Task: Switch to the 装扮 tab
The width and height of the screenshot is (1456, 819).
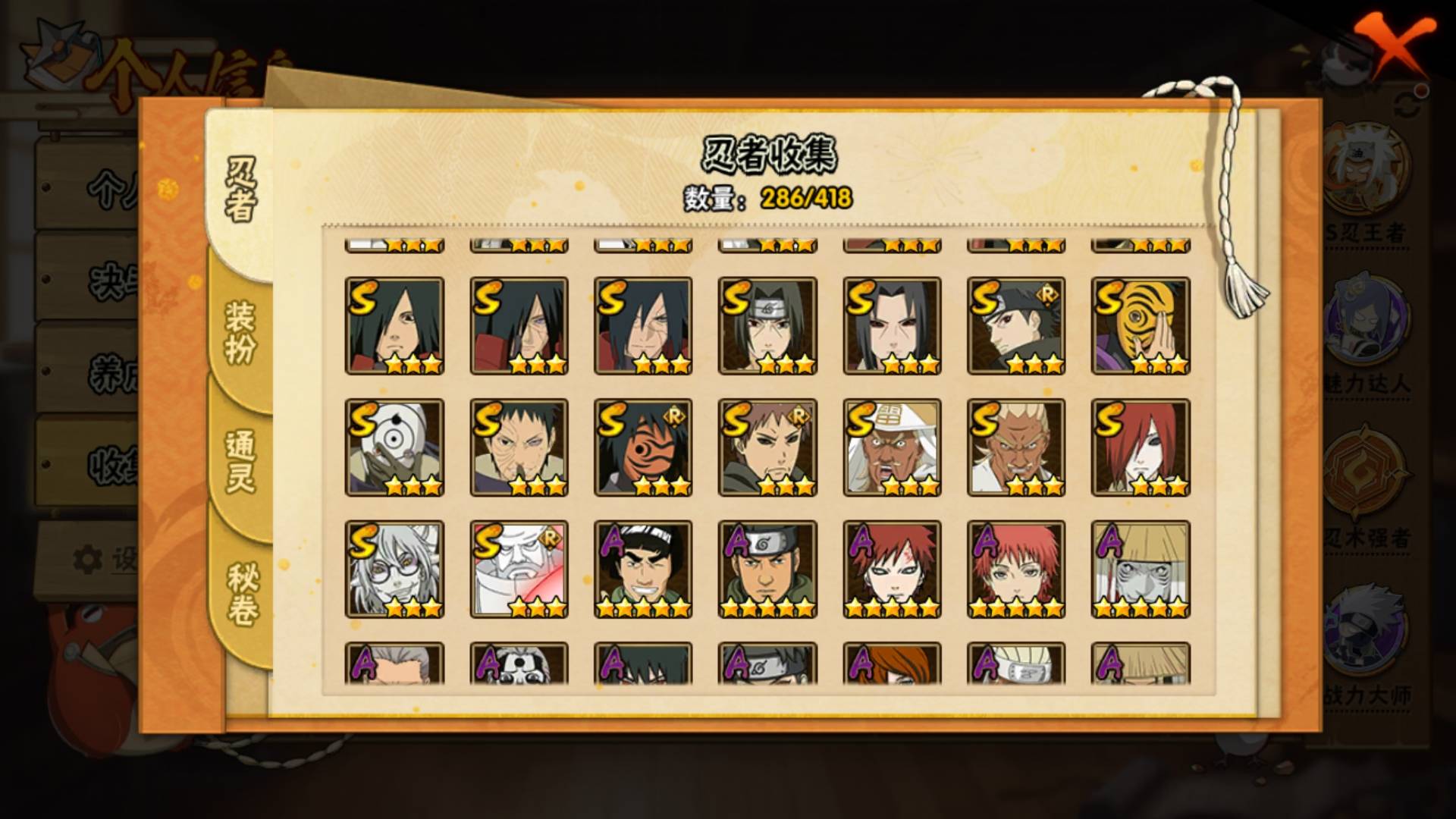Action: tap(240, 332)
